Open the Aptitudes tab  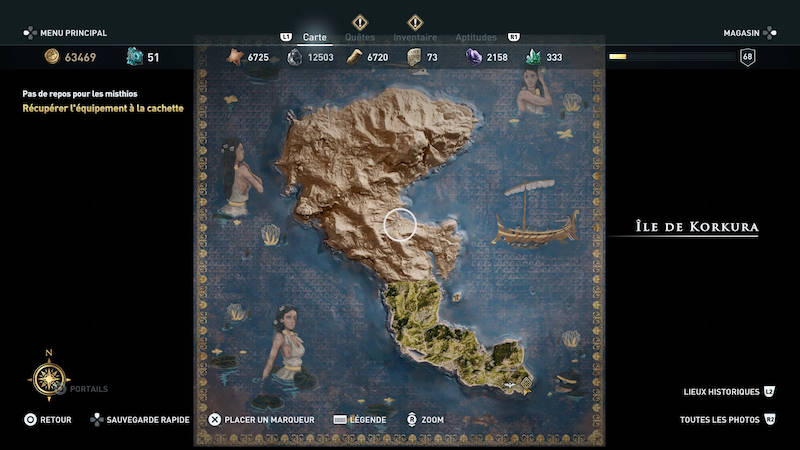coord(476,37)
